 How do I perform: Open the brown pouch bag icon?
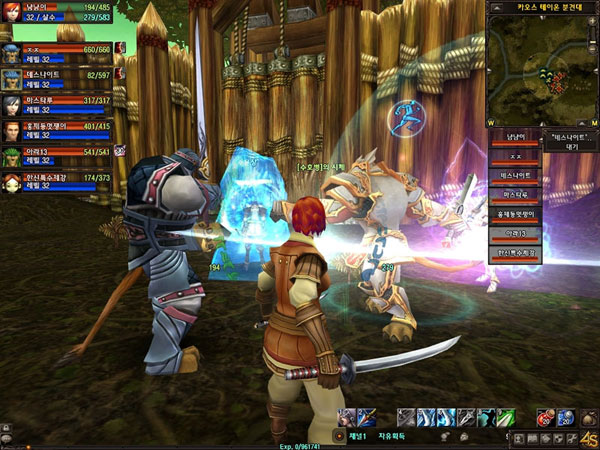[x=590, y=417]
